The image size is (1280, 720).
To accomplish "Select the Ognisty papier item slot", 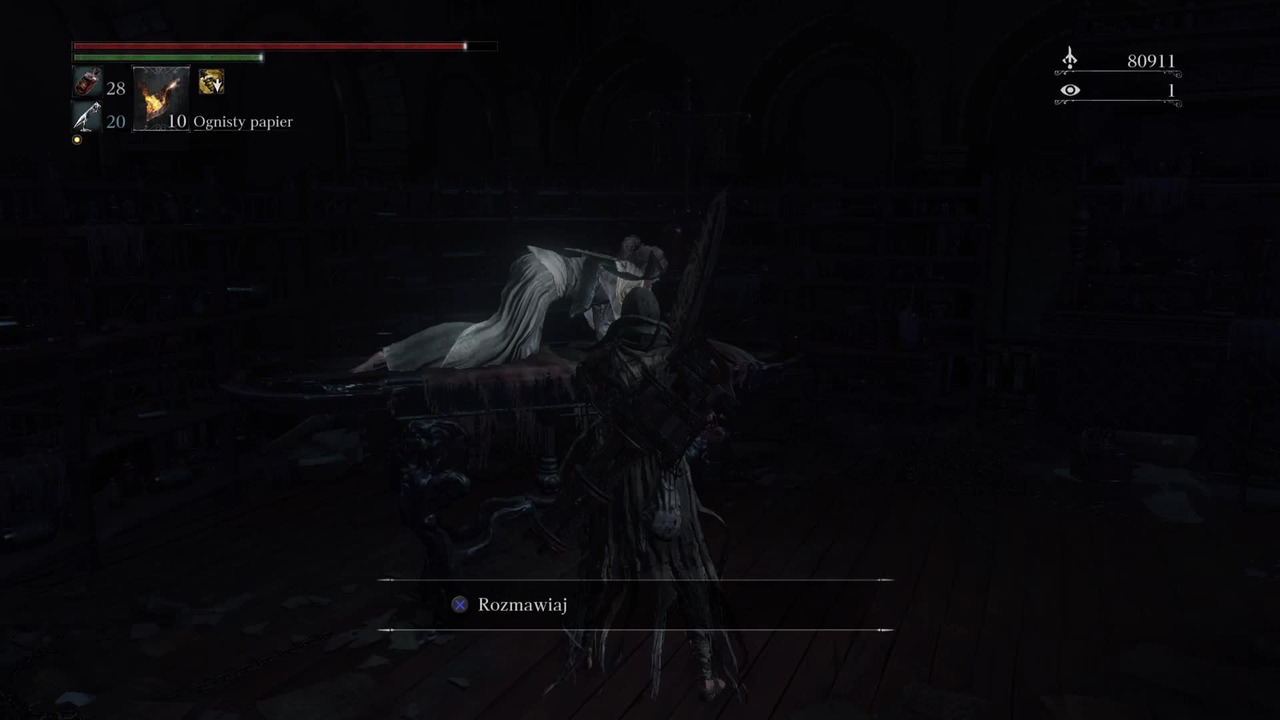I will tap(161, 99).
